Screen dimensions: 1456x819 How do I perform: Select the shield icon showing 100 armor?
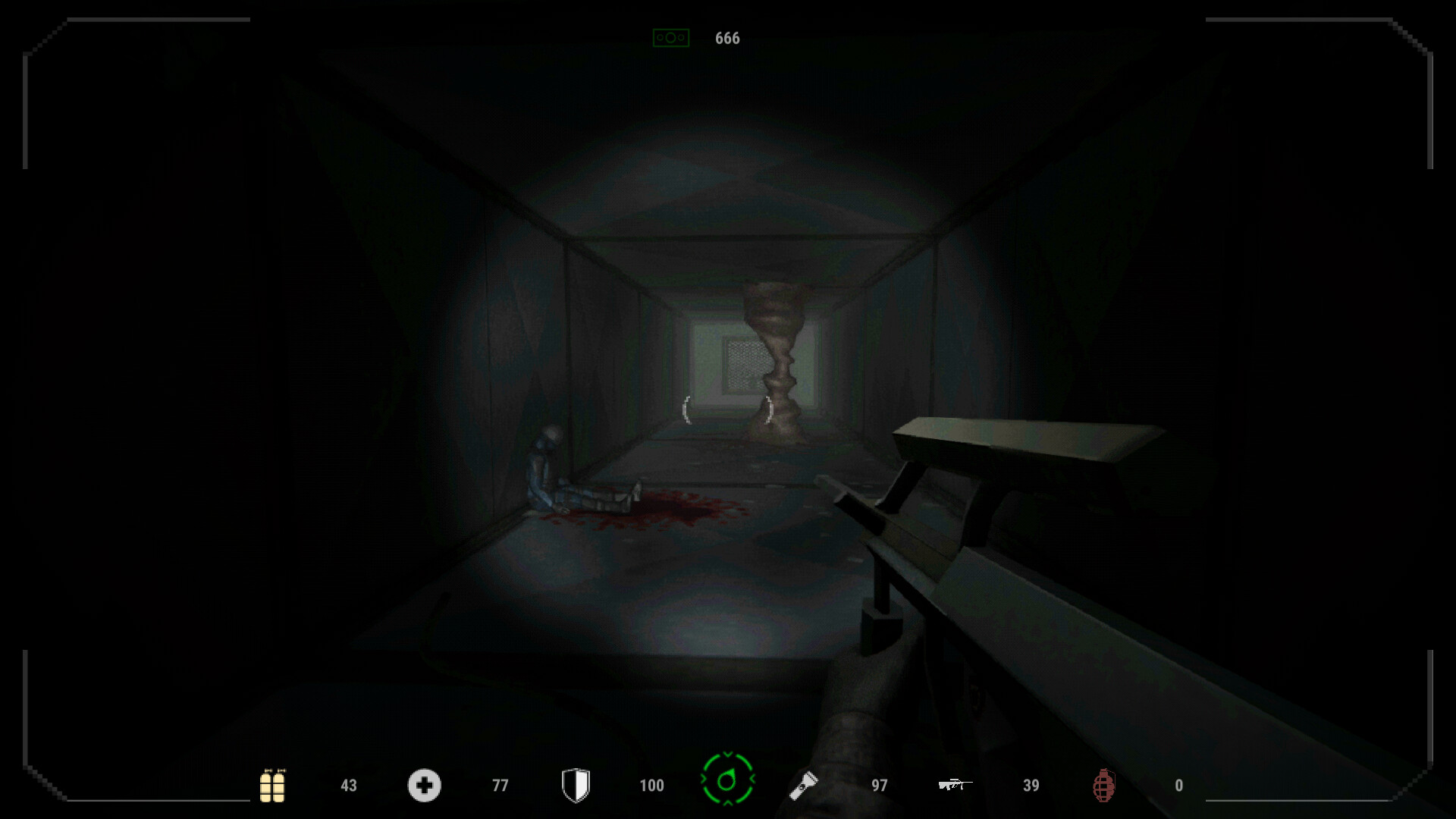click(x=576, y=786)
